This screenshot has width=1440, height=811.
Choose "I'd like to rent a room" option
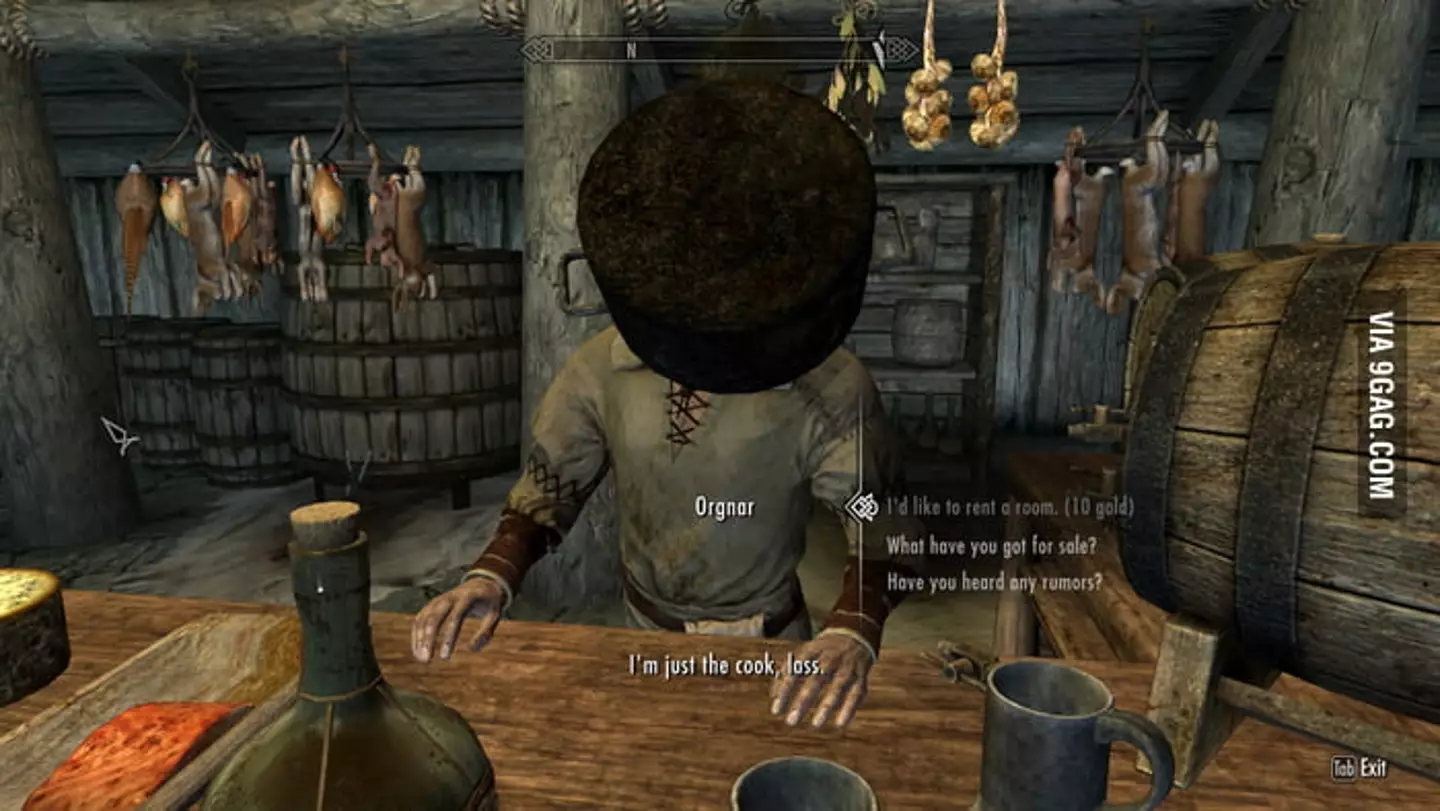point(1010,507)
